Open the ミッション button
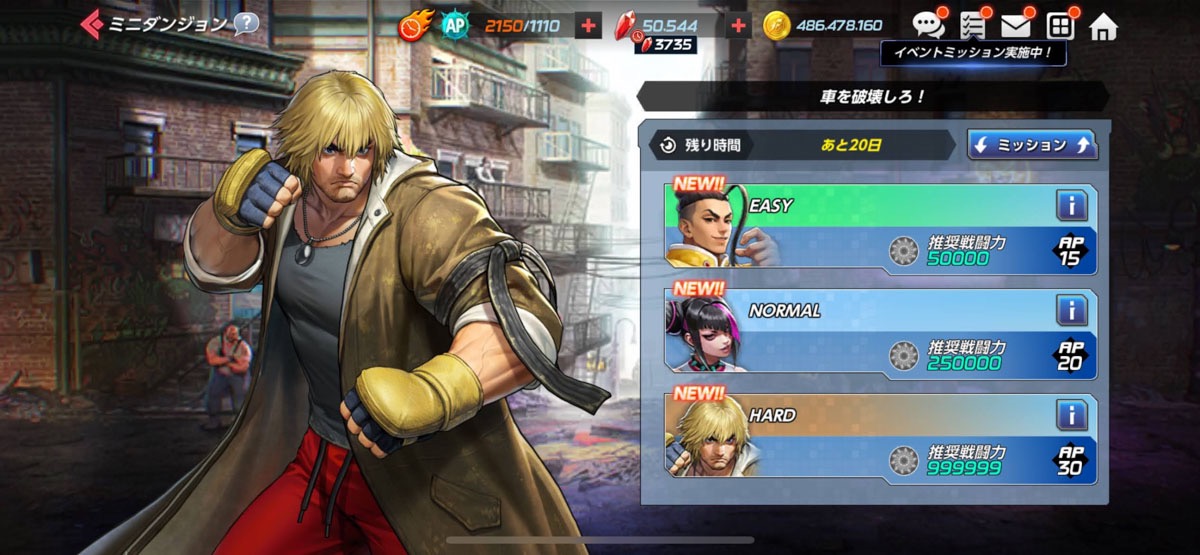Screen dimensions: 1200x555 [1032, 145]
